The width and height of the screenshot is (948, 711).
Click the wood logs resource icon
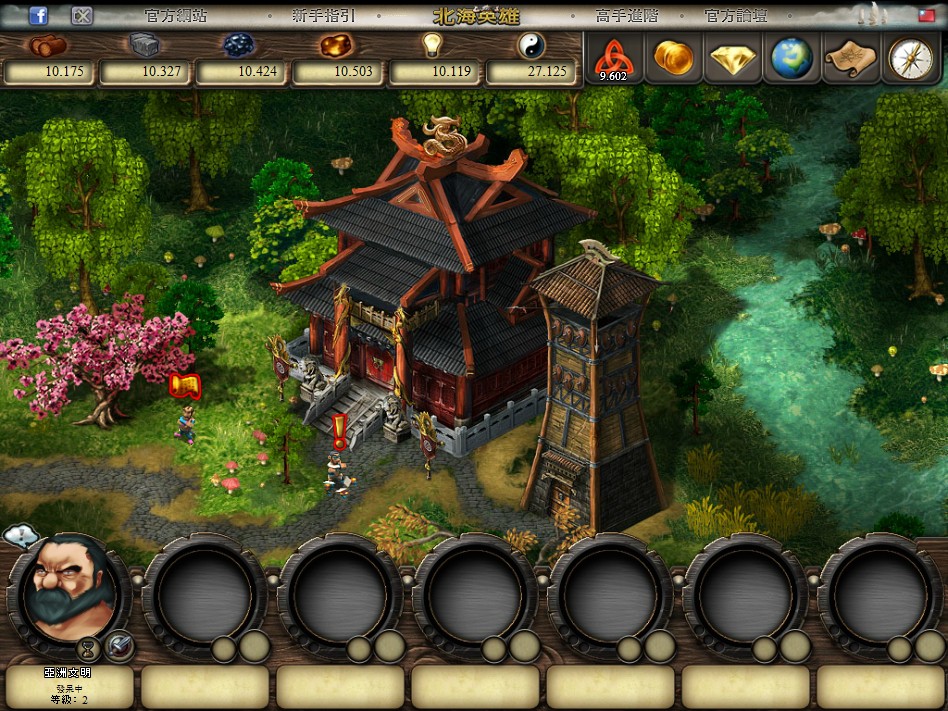[x=46, y=45]
